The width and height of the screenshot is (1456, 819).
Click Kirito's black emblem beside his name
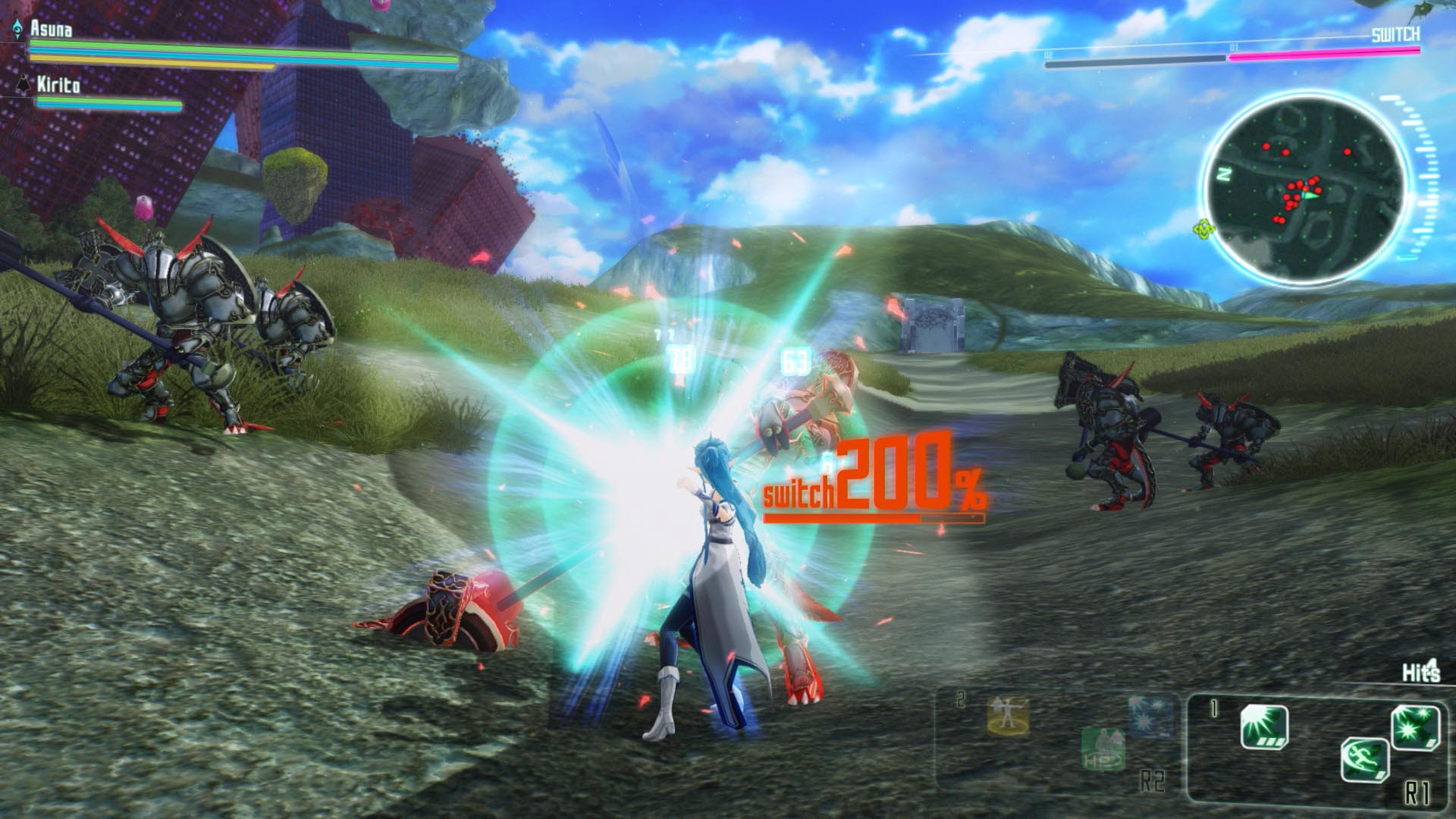(x=24, y=83)
